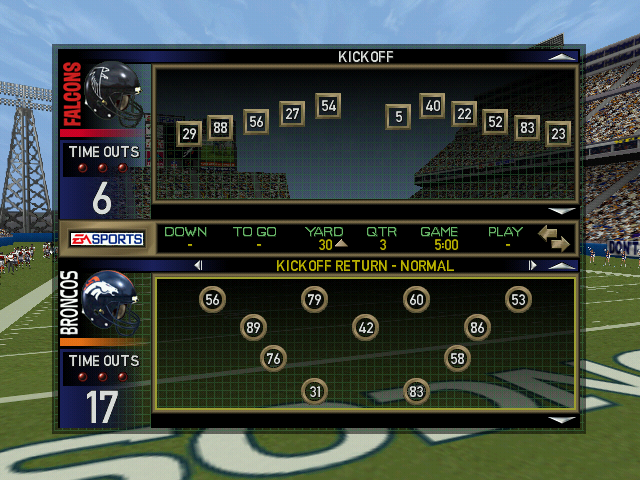This screenshot has width=640, height=480.
Task: Click the down arrow under the Broncos play diagram
Action: click(563, 420)
